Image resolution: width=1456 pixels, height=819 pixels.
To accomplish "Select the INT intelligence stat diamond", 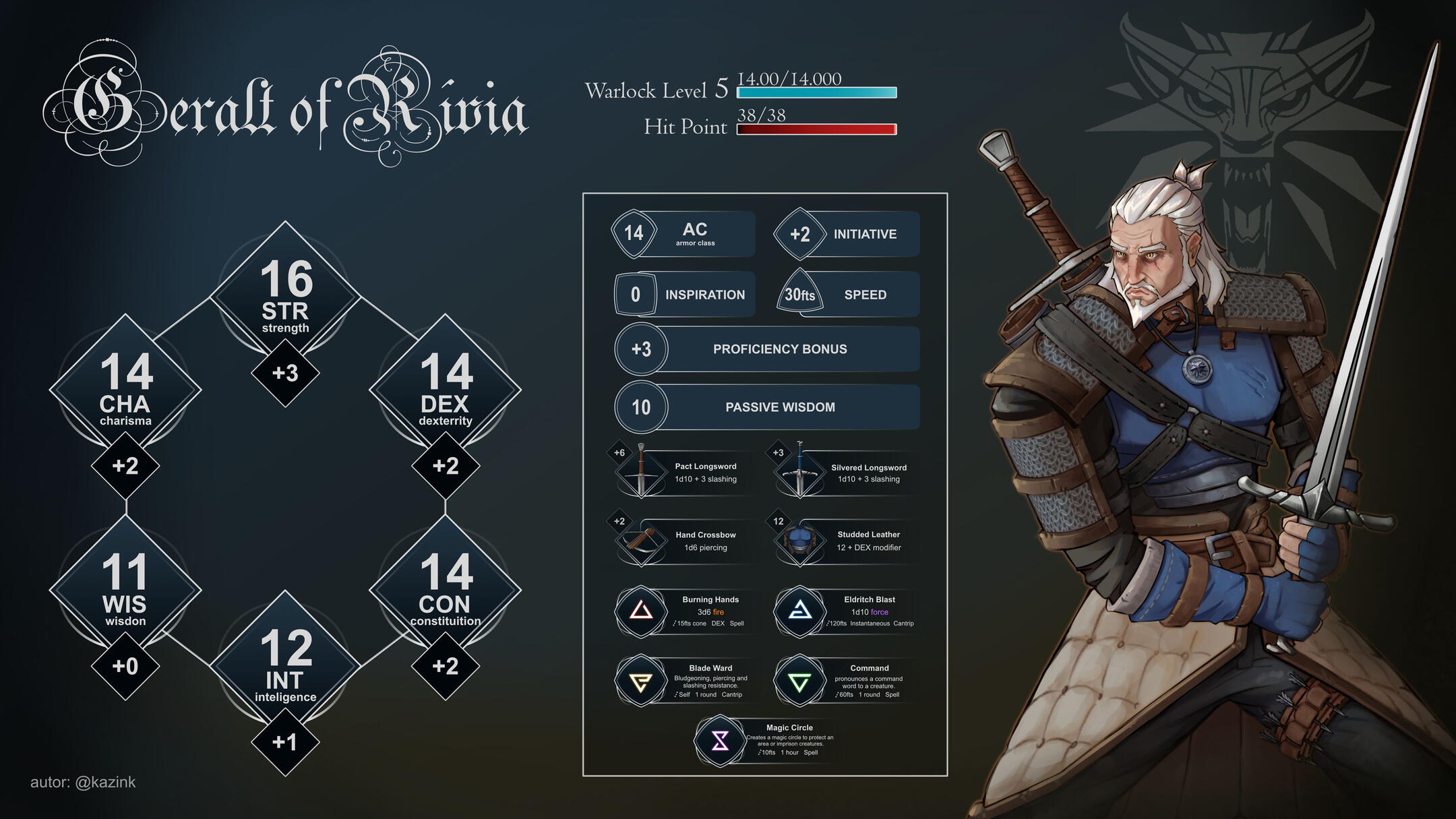I will (285, 665).
